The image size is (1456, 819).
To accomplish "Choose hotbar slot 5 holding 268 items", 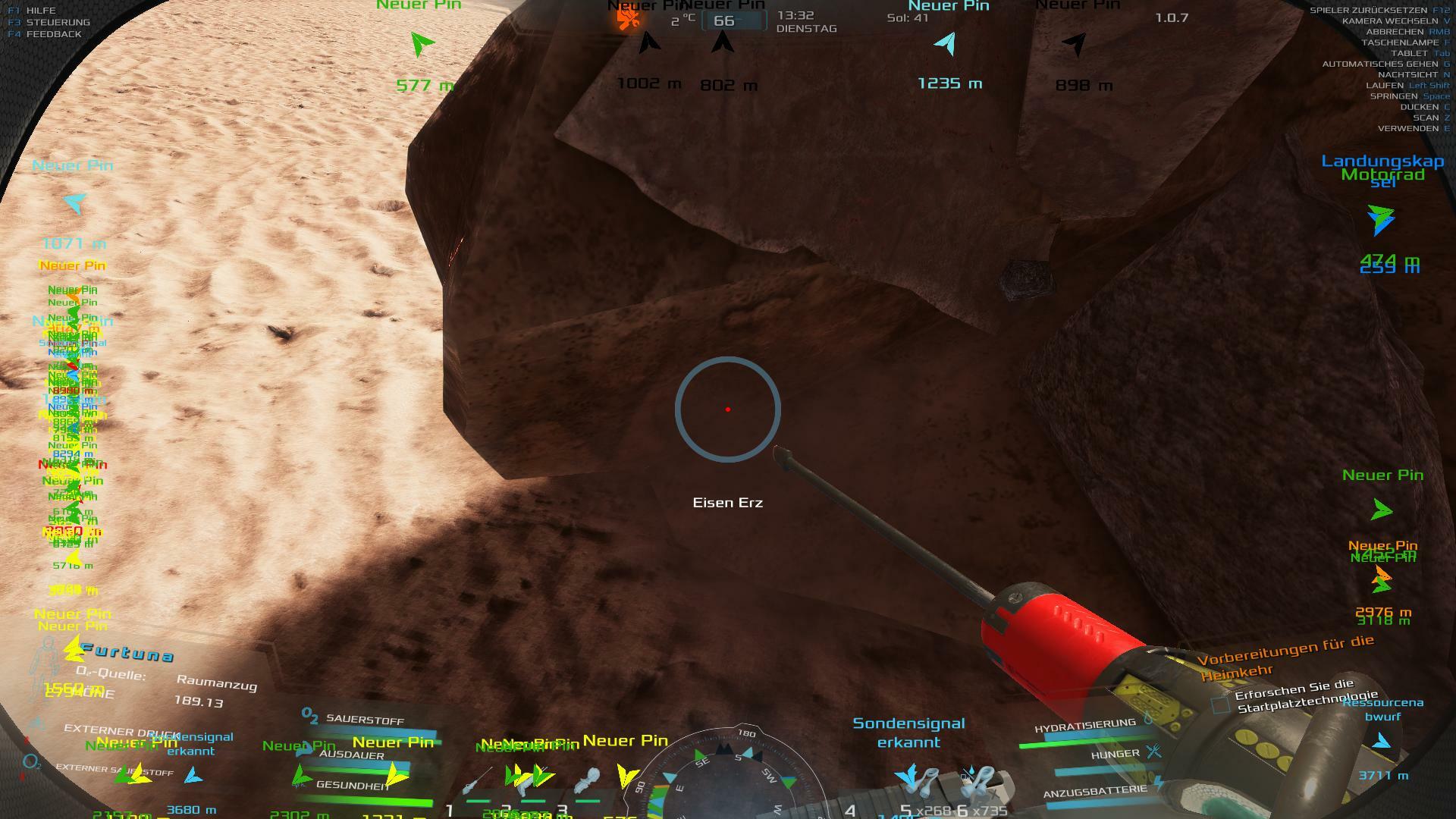I will 924,783.
